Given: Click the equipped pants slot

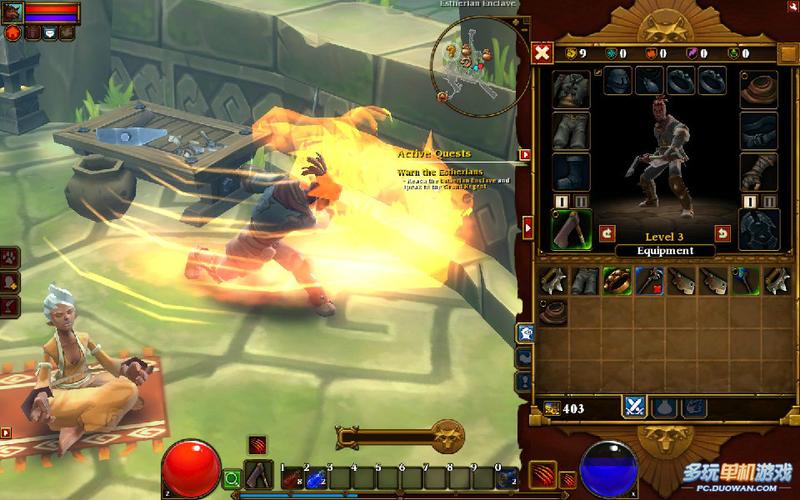Looking at the screenshot, I should pyautogui.click(x=571, y=129).
